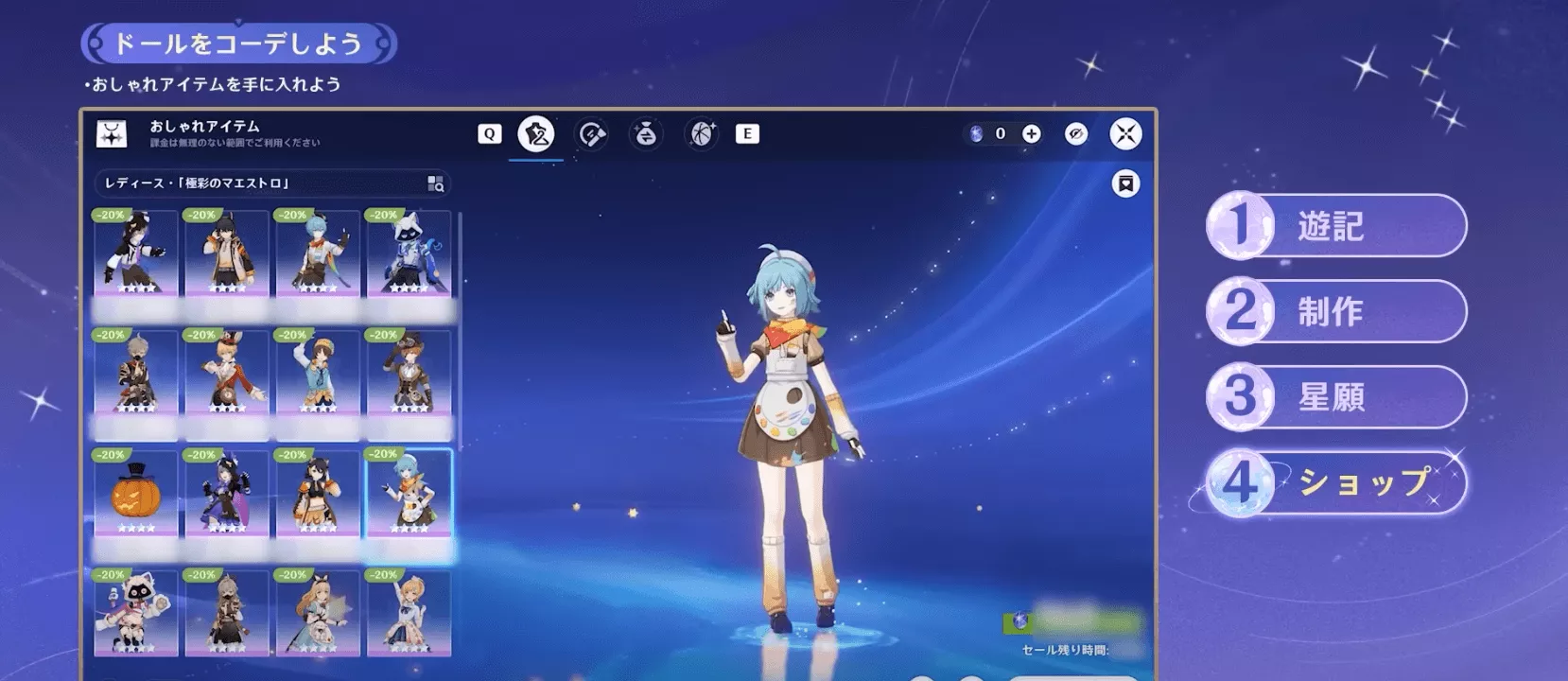Click the E shortcut icon in the toolbar
1568x681 pixels.
pos(748,133)
